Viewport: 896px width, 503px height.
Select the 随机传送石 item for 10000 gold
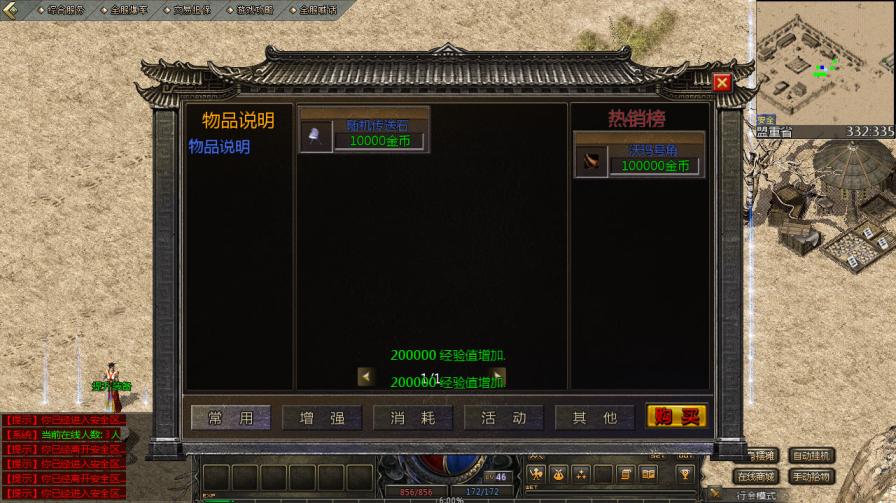click(x=364, y=133)
